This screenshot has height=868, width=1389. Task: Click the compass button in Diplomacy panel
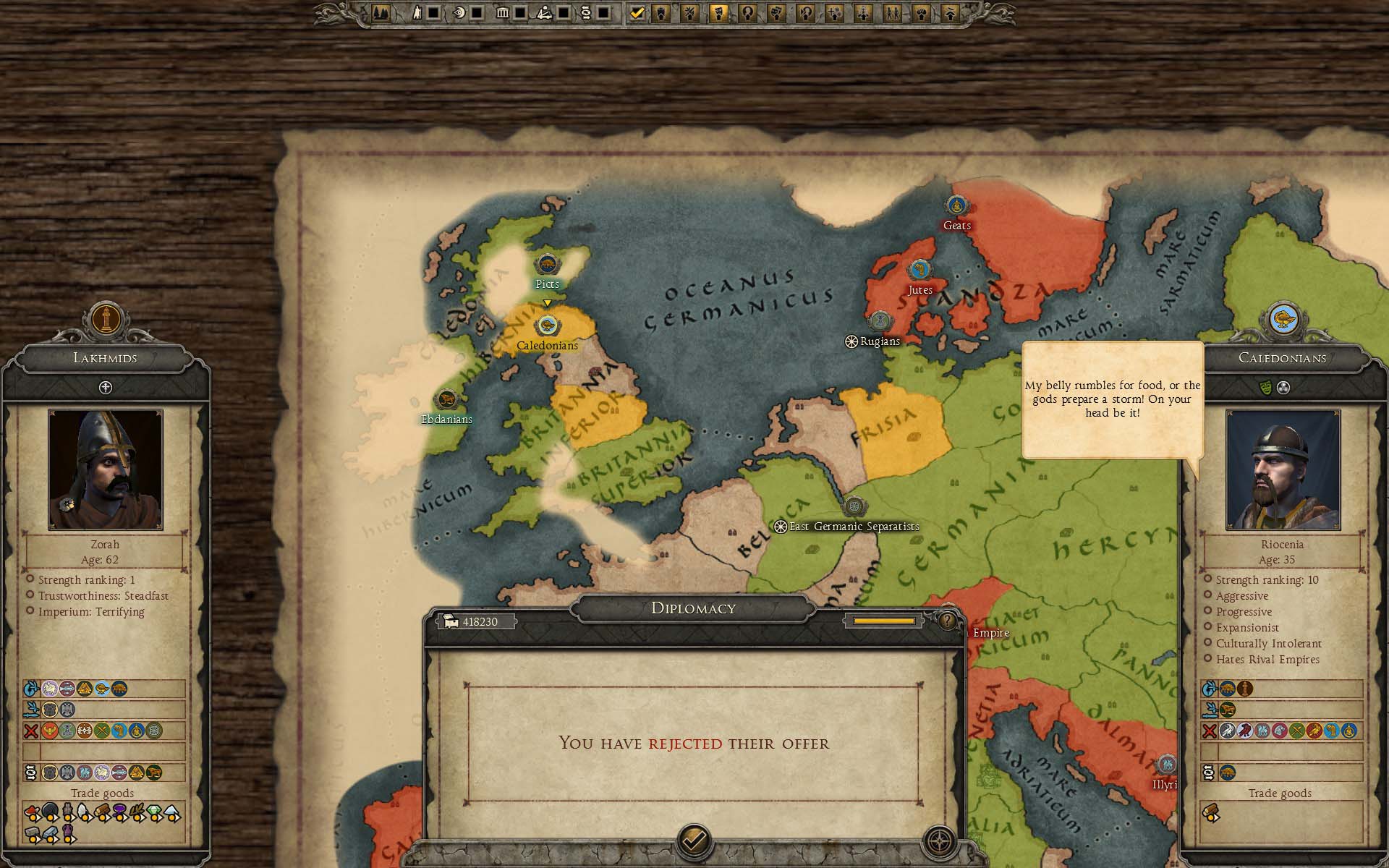940,841
